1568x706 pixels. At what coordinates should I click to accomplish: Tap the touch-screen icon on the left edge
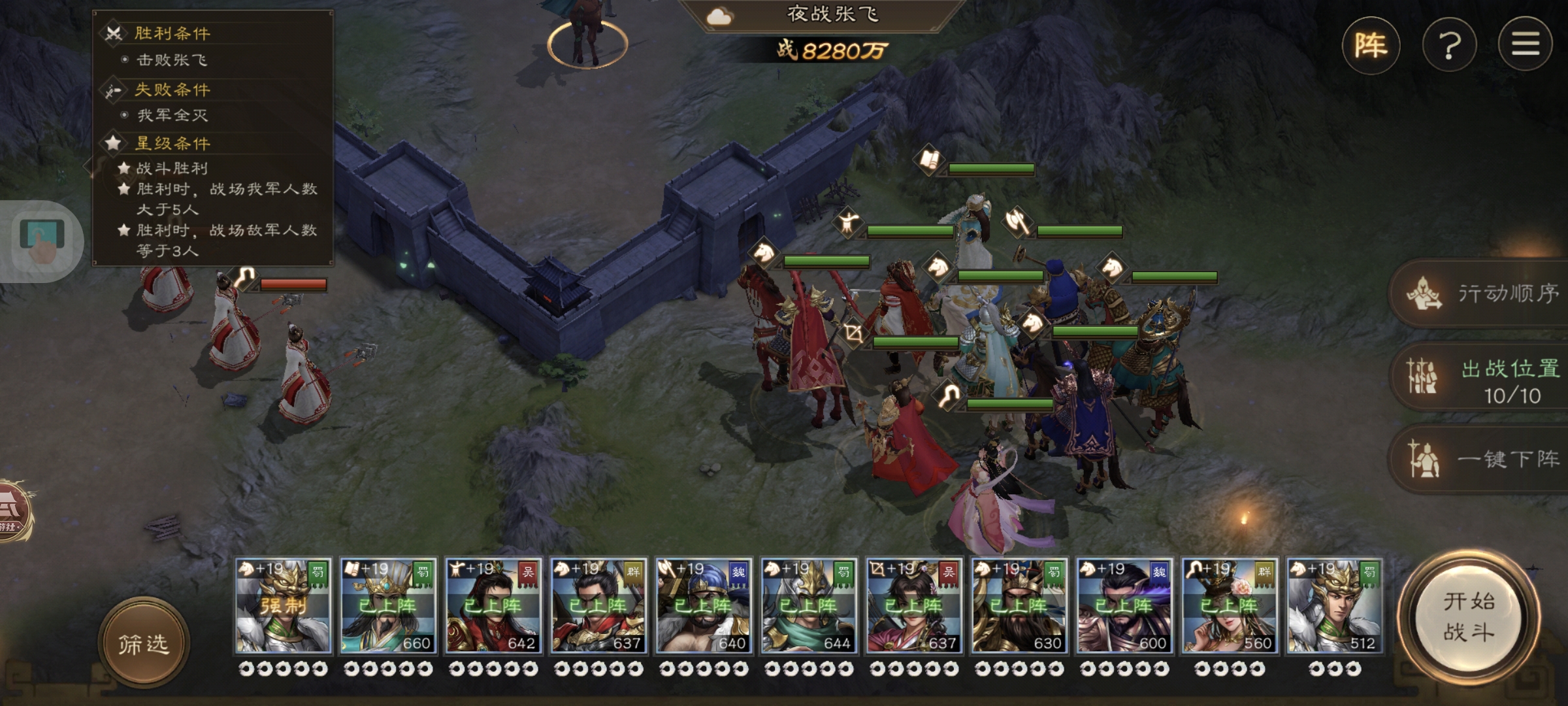coord(42,241)
